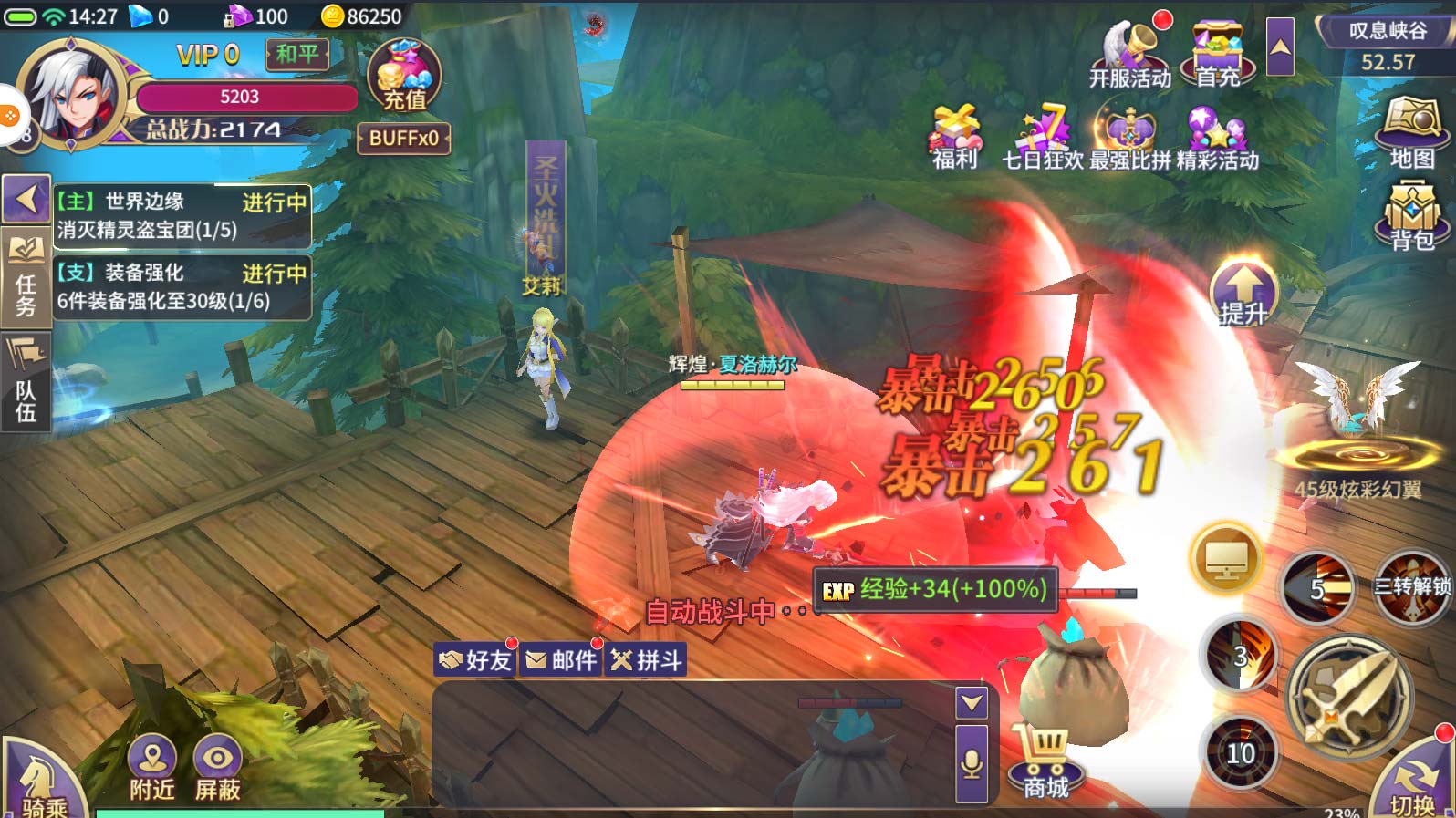The image size is (1456, 818).
Task: Click the 提升 upgrade arrow button
Action: coord(1243,292)
